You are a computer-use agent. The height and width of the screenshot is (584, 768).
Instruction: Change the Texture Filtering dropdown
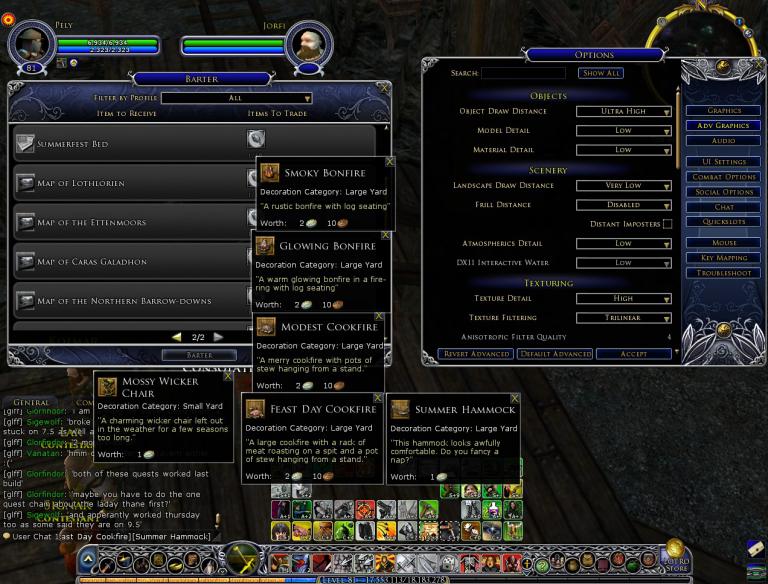coord(623,317)
